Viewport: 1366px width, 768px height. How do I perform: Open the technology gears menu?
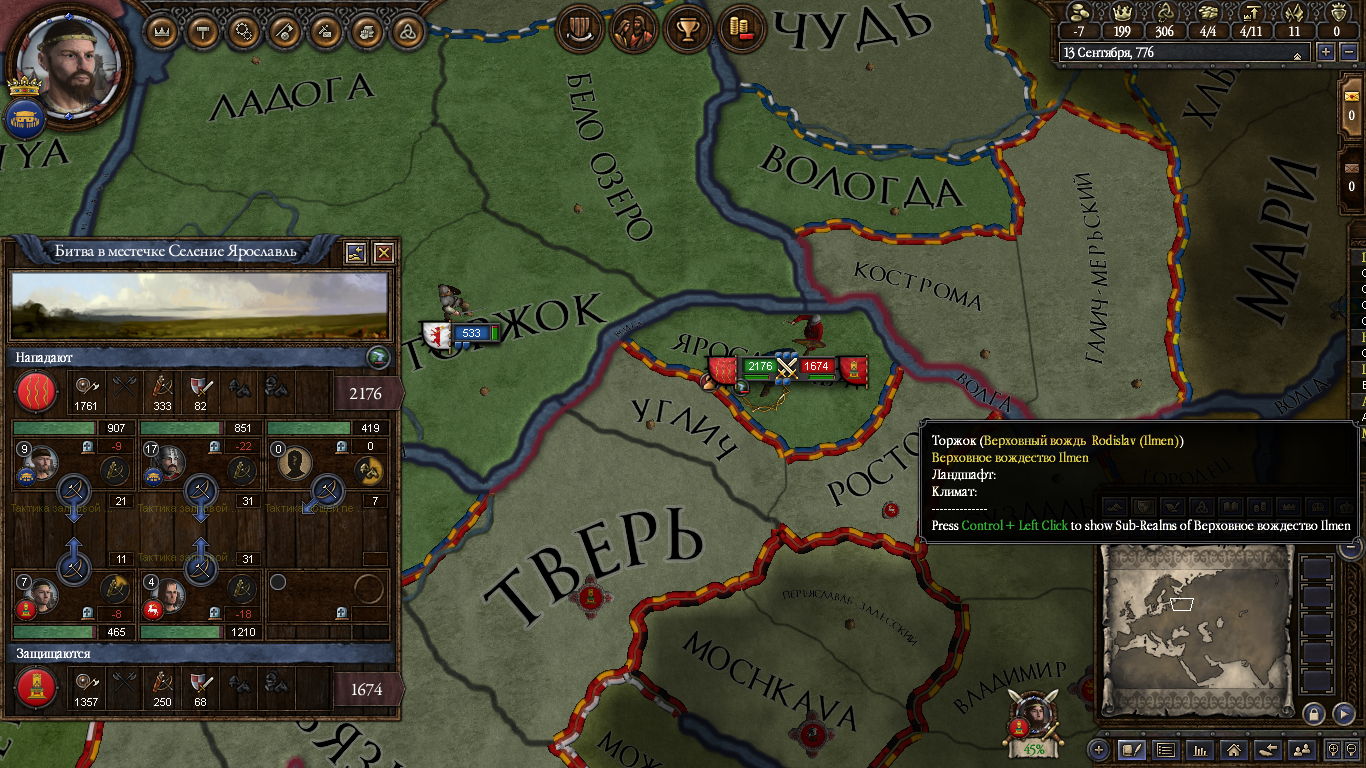click(x=243, y=31)
